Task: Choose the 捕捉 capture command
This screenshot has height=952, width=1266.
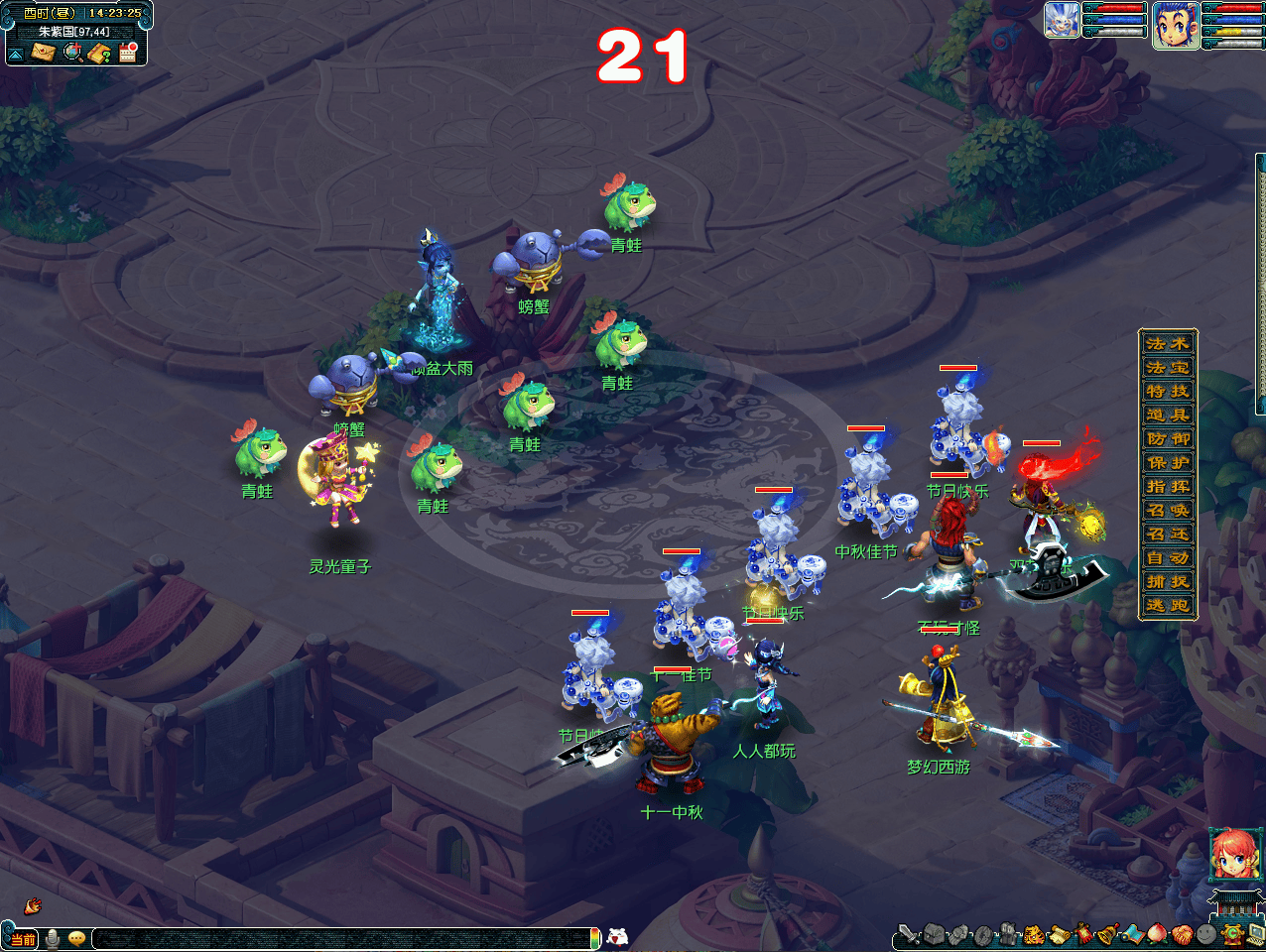Action: coord(1168,581)
